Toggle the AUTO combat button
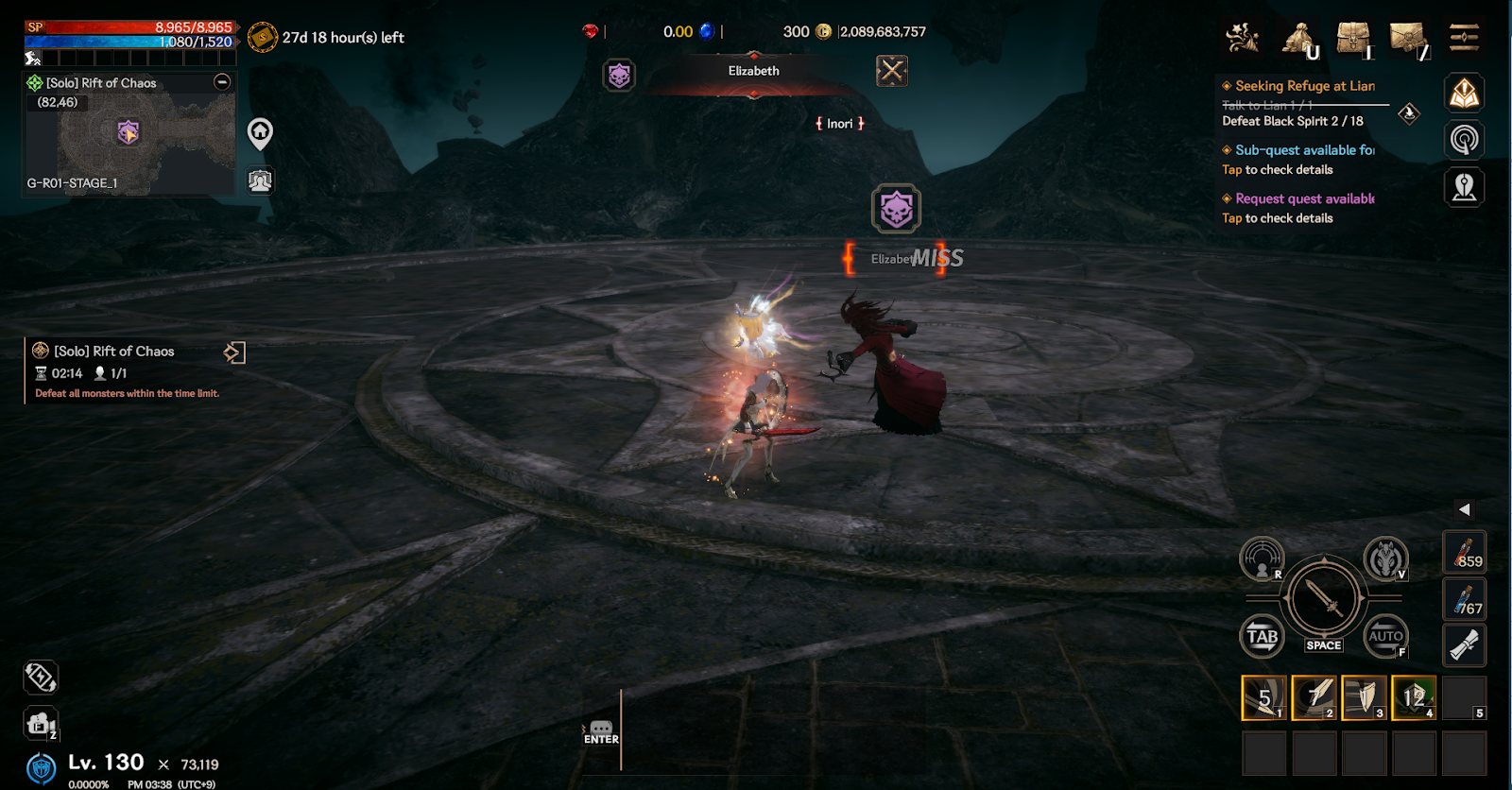1512x790 pixels. 1385,636
